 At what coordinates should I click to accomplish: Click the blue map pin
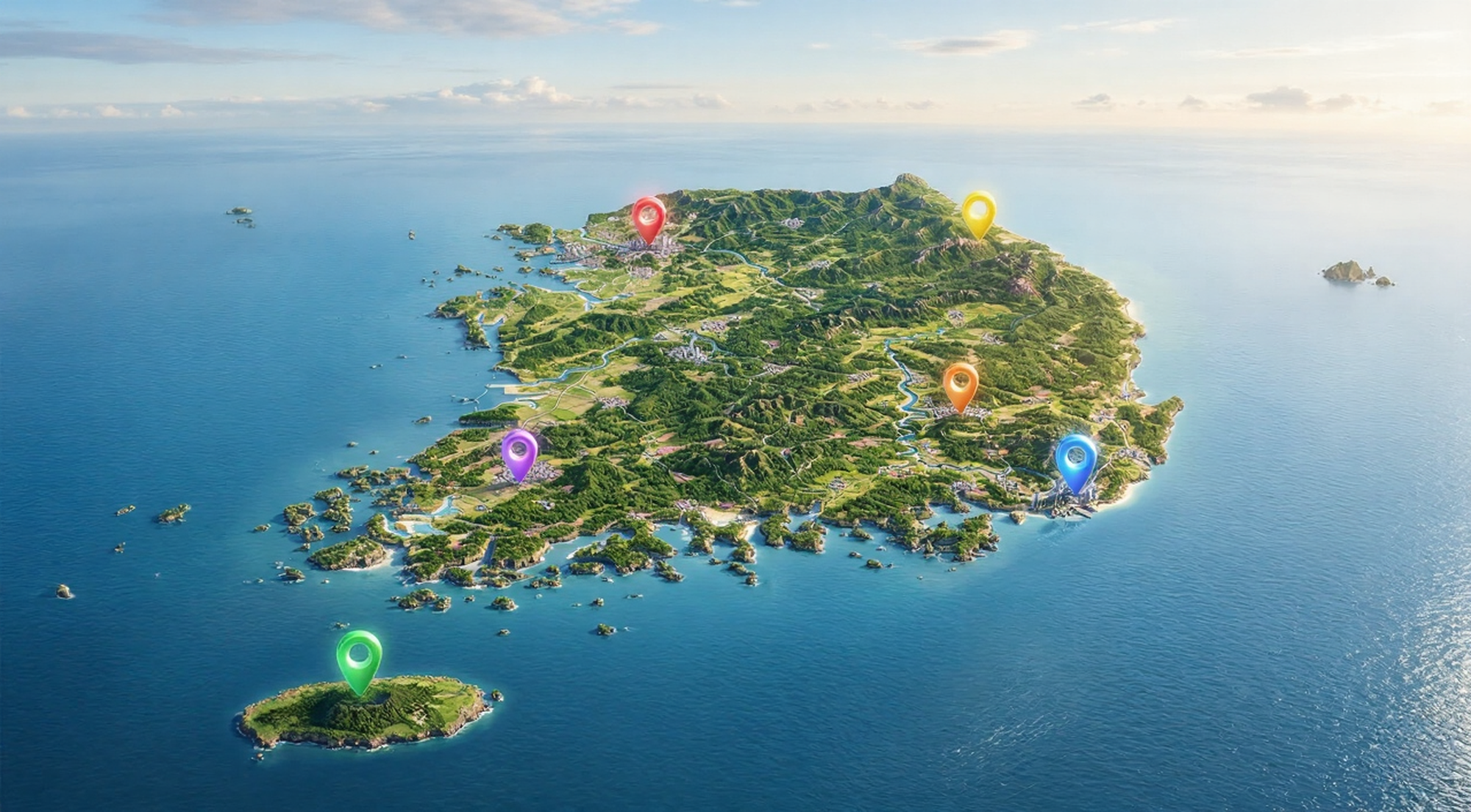(1076, 458)
